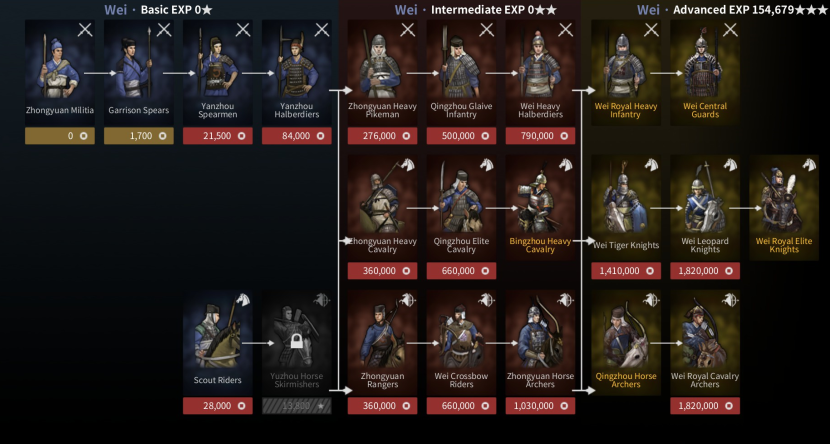Purchase Qingzhou Glaive Infantry for 500,000
Viewport: 830px width, 444px height.
coord(461,136)
